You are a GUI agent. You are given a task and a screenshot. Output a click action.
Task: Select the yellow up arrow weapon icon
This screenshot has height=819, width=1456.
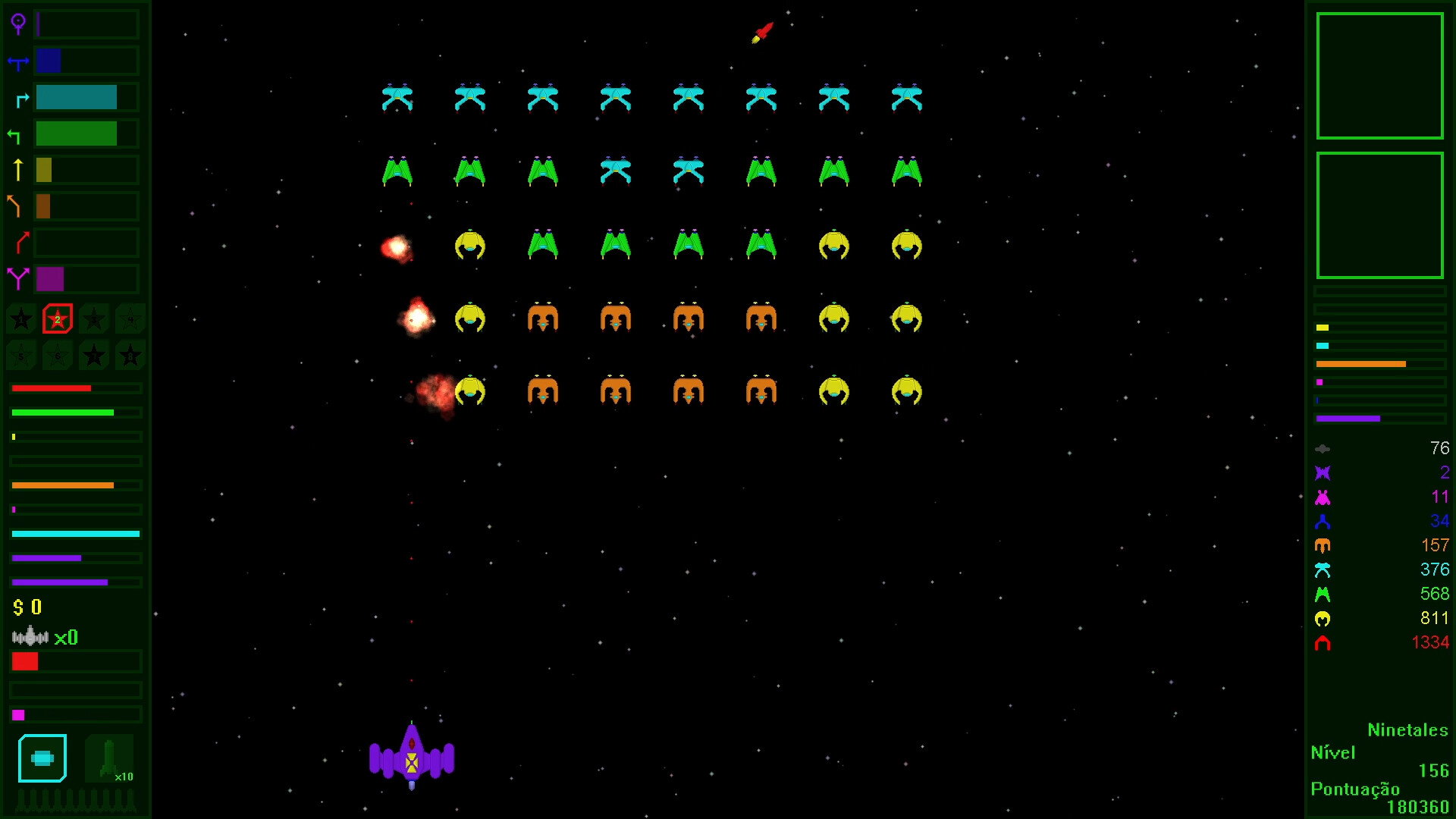tap(19, 170)
